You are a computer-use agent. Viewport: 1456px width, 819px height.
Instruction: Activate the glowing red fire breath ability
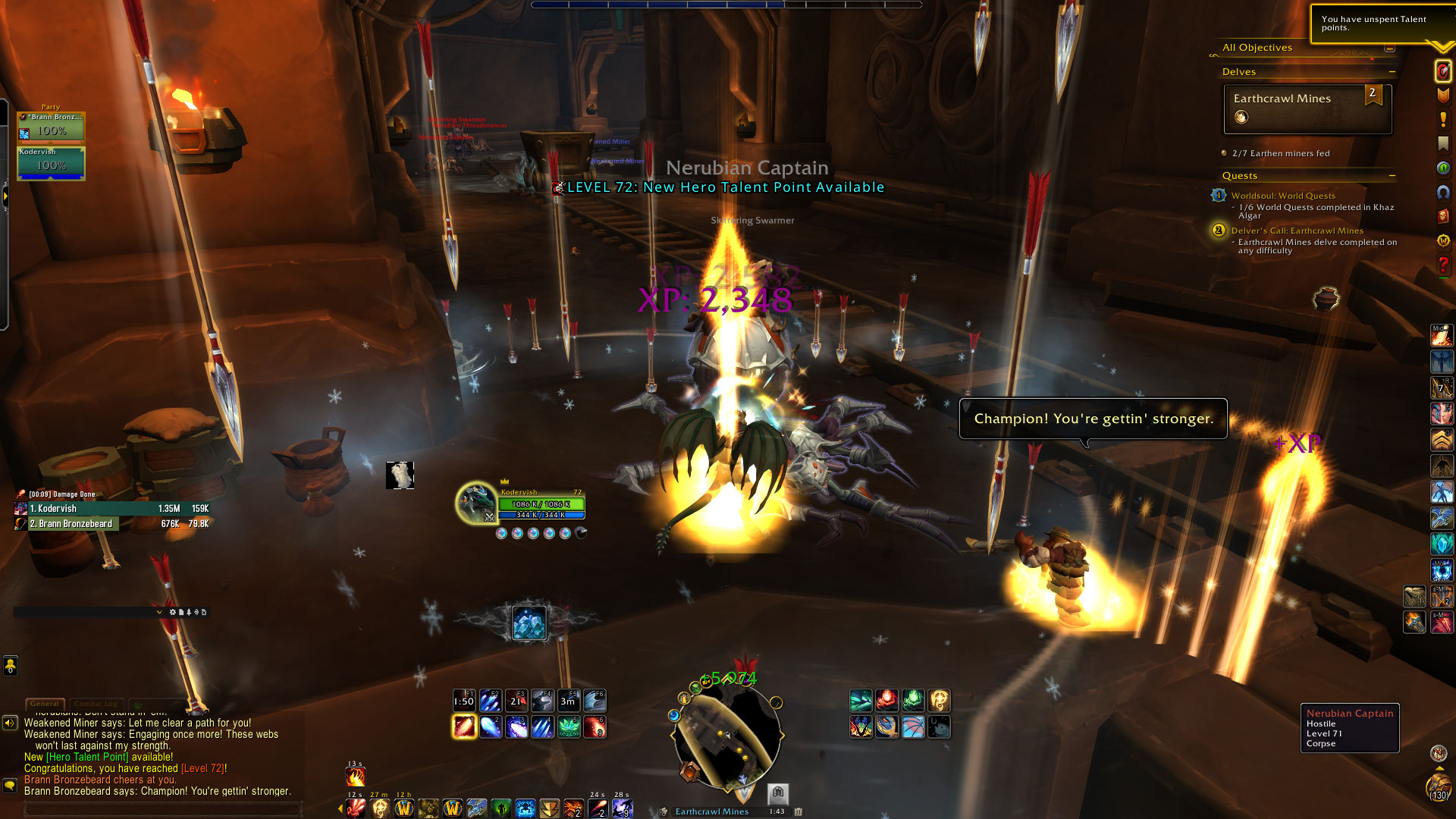[464, 727]
